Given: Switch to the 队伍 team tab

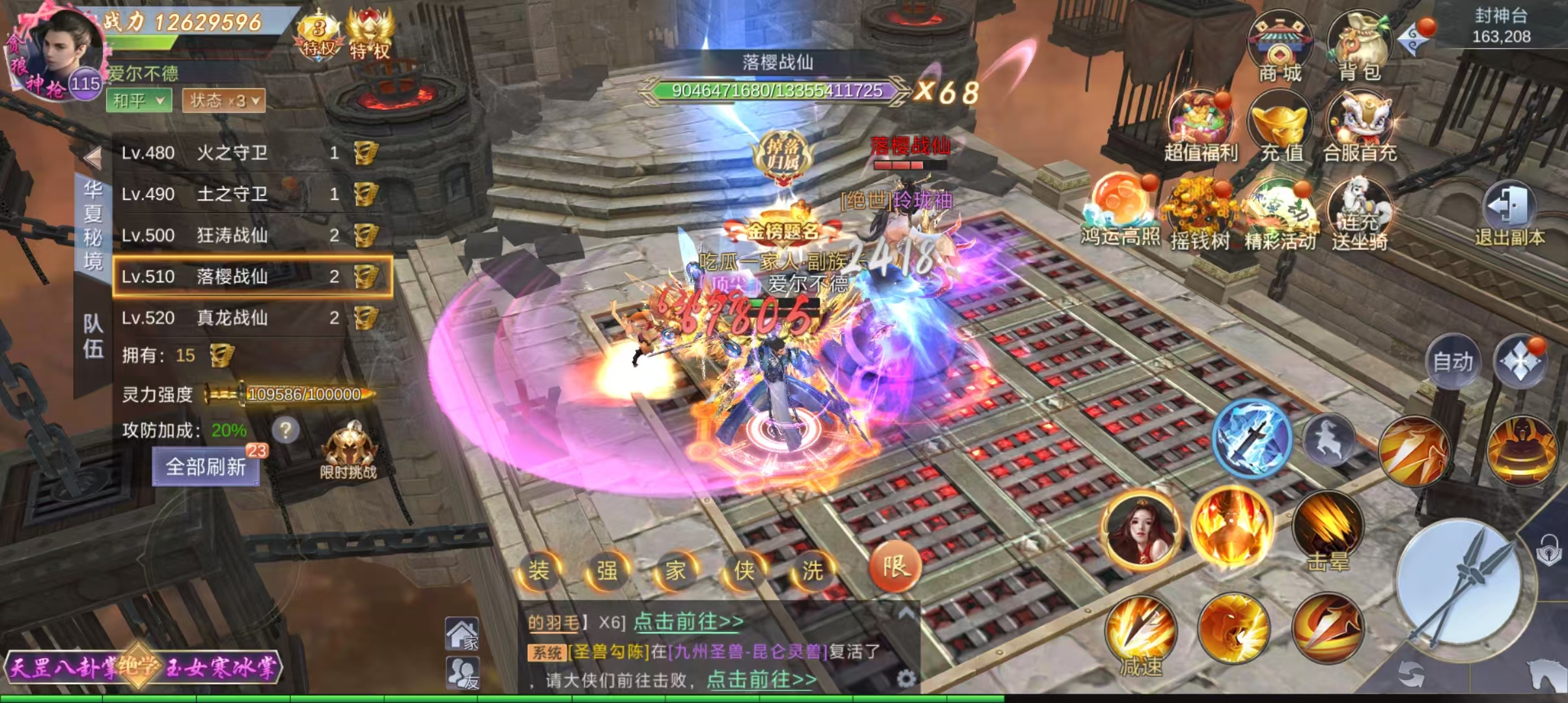Looking at the screenshot, I should 93,337.
